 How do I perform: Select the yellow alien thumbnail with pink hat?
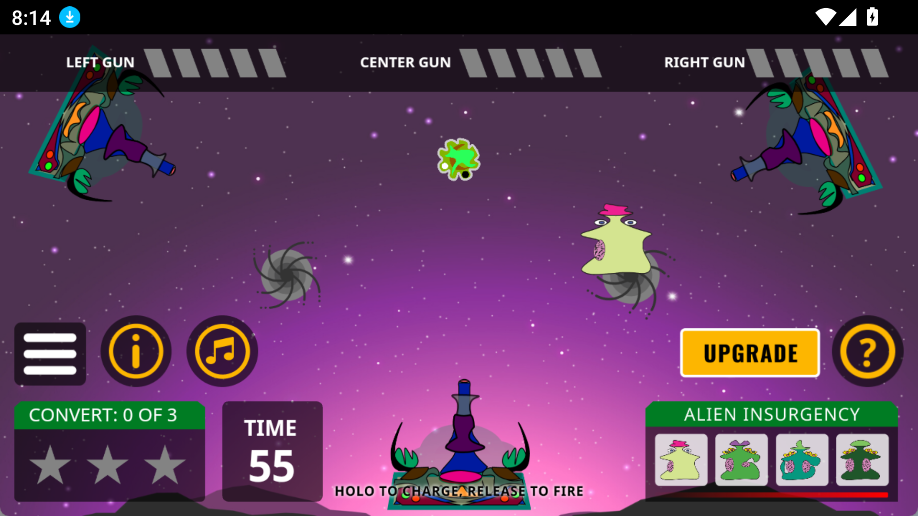pos(681,460)
